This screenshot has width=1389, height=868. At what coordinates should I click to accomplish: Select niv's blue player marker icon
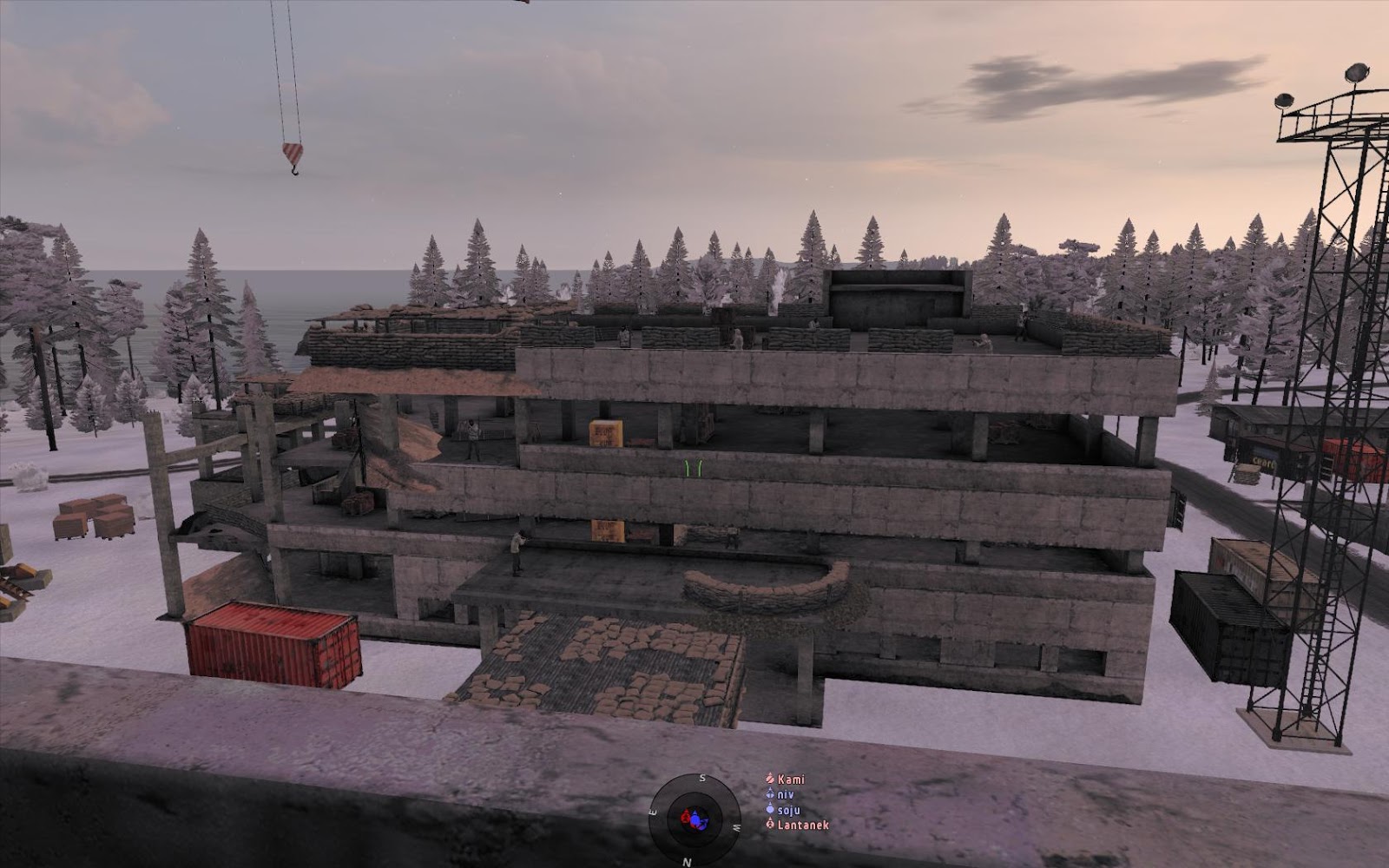click(770, 792)
